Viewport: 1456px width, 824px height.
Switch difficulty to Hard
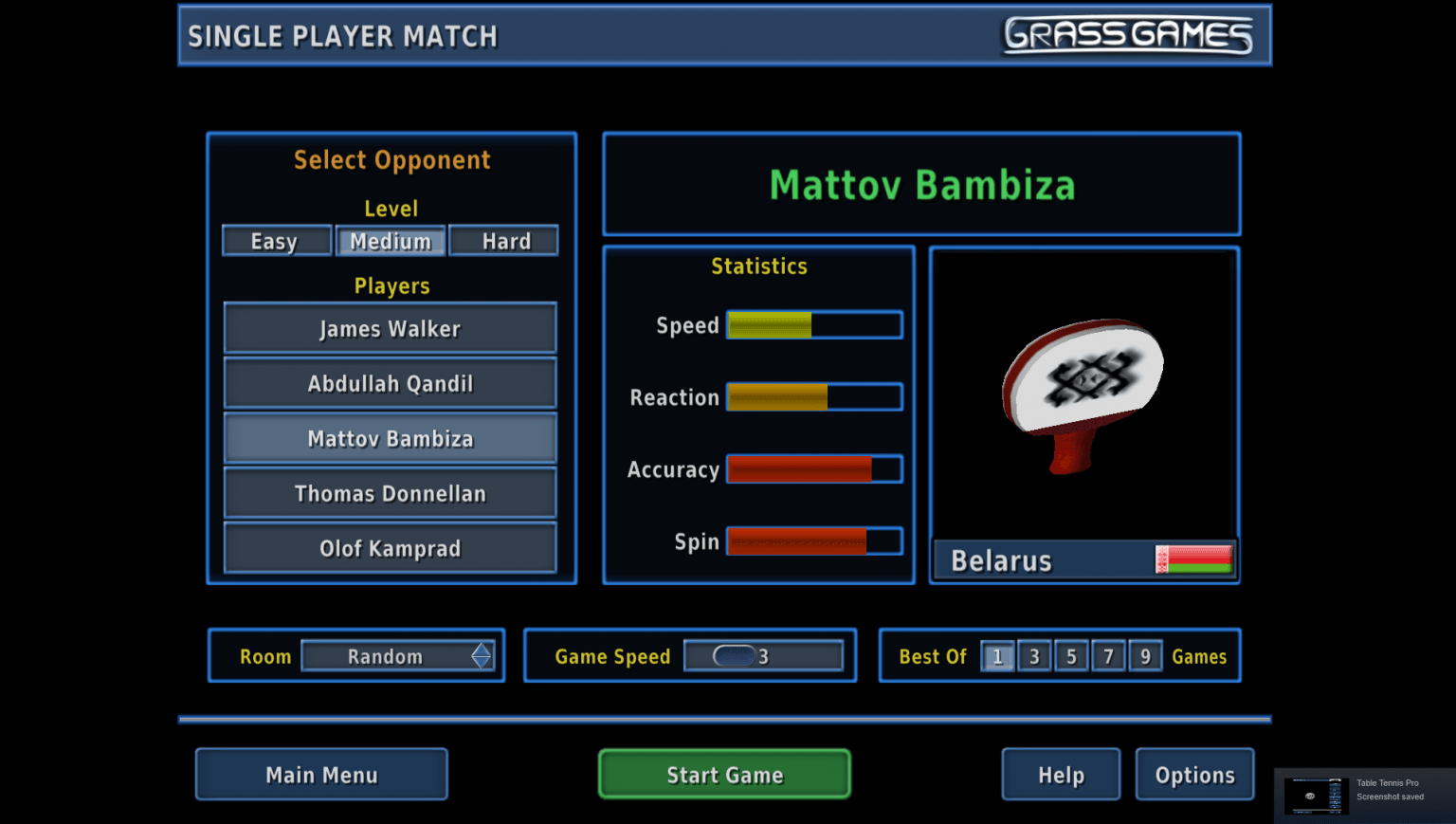pyautogui.click(x=503, y=241)
